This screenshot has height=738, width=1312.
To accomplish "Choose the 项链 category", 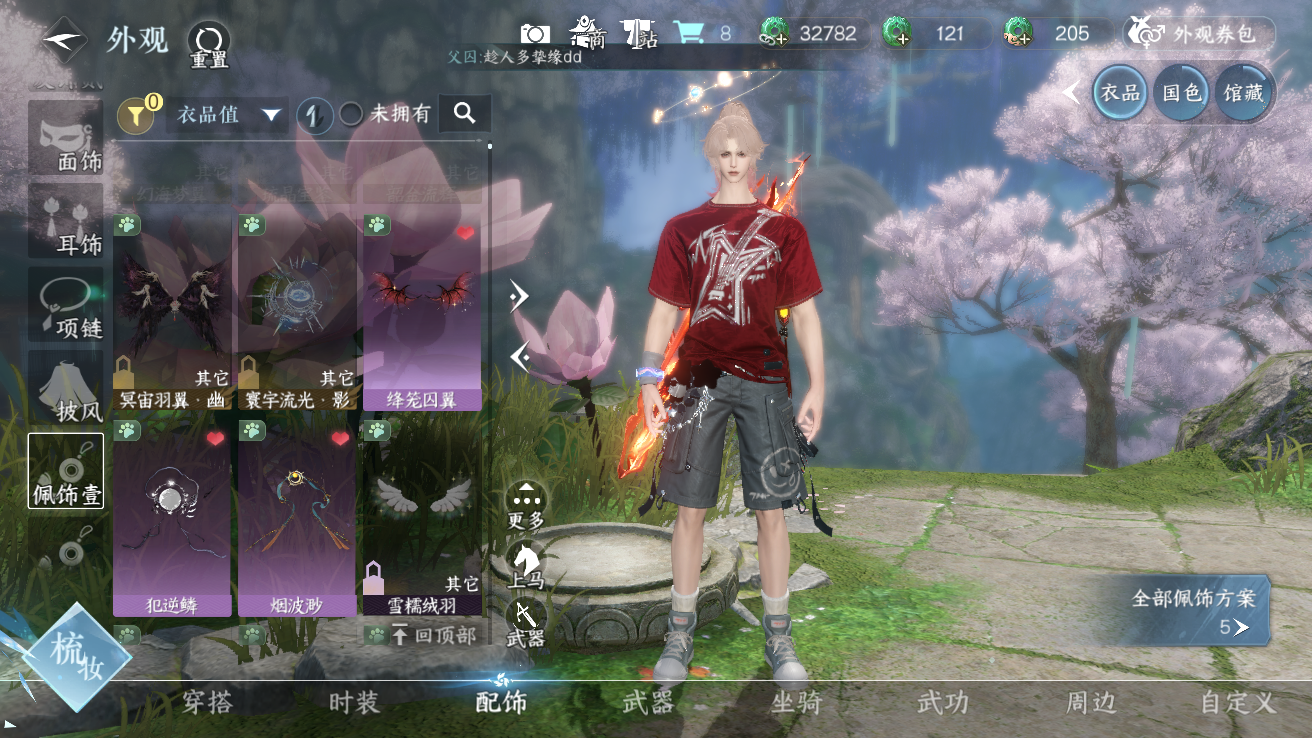I will [66, 304].
